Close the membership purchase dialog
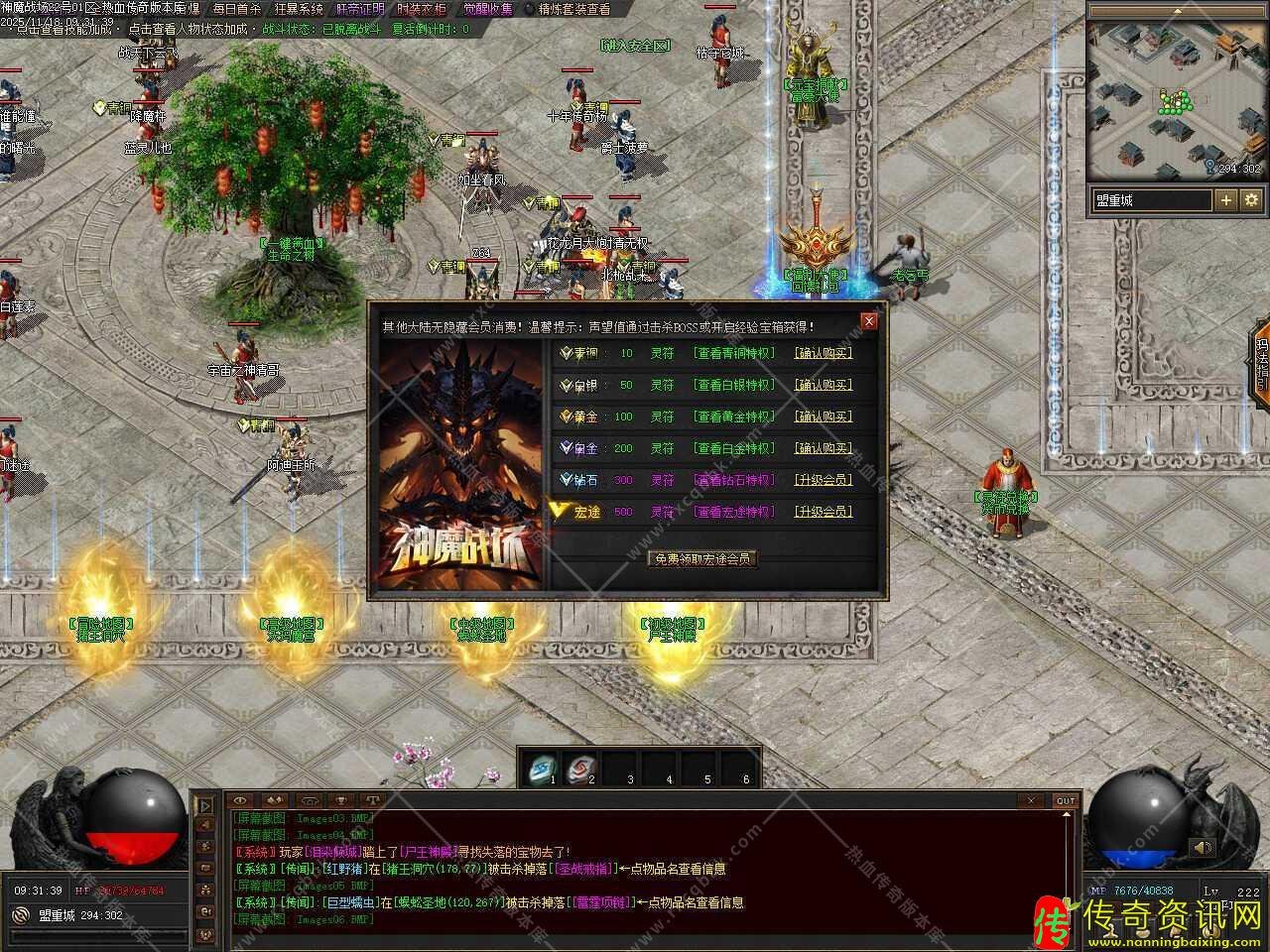The image size is (1270, 952). coord(869,321)
